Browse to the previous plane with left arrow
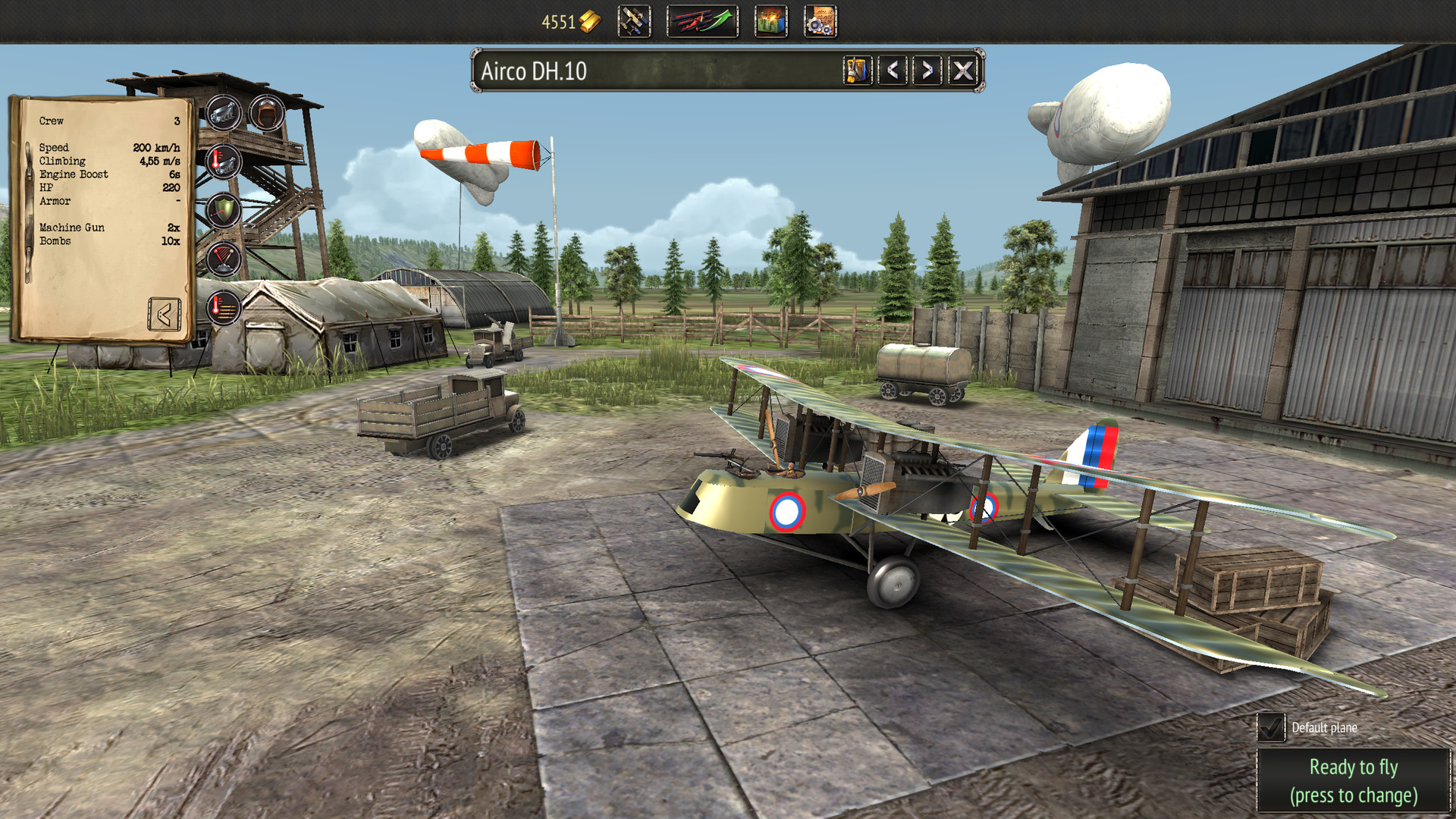Screen dimensions: 1456x819 893,73
